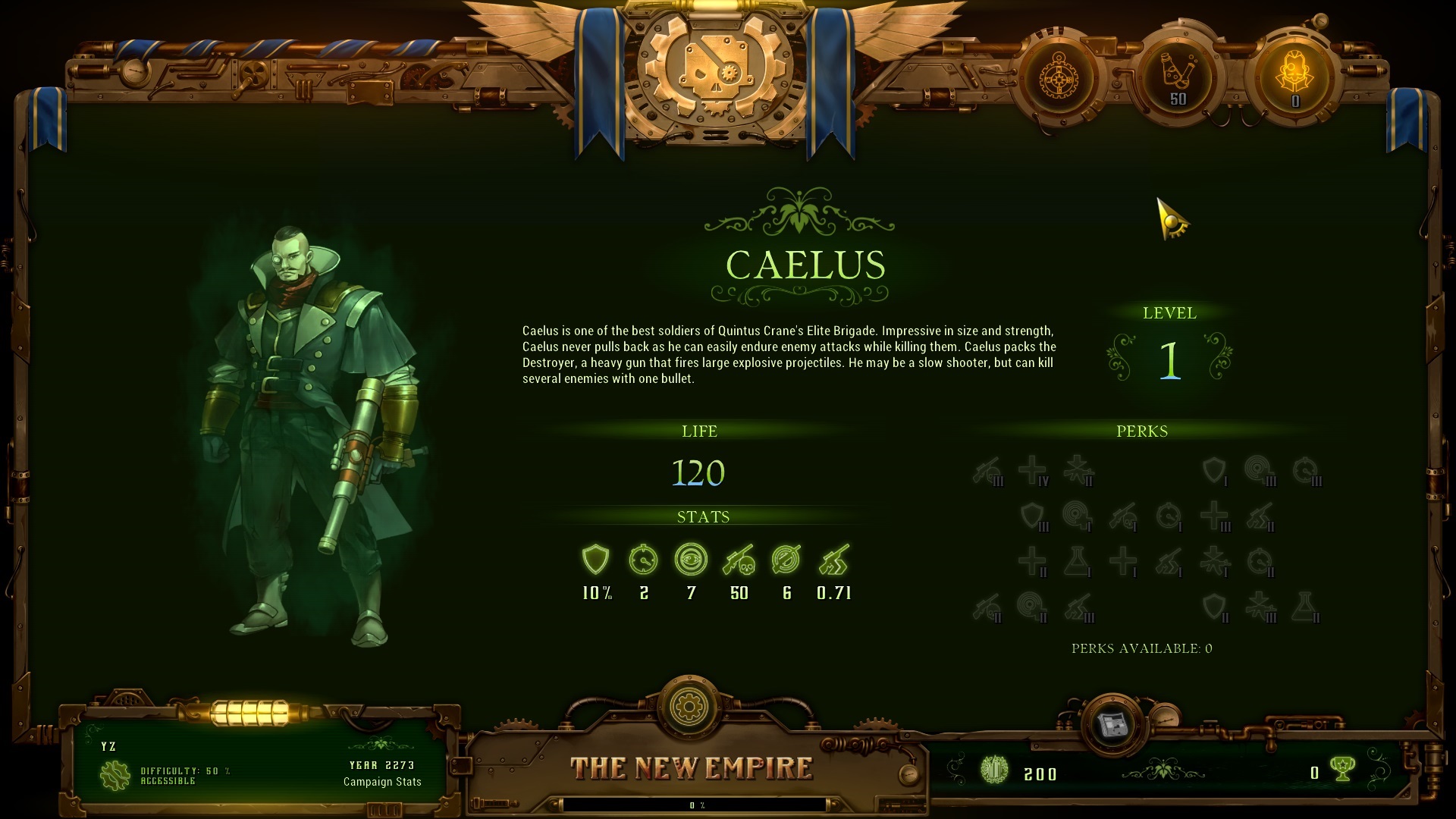Open the gear settings button
This screenshot has width=1456, height=819.
[x=689, y=707]
